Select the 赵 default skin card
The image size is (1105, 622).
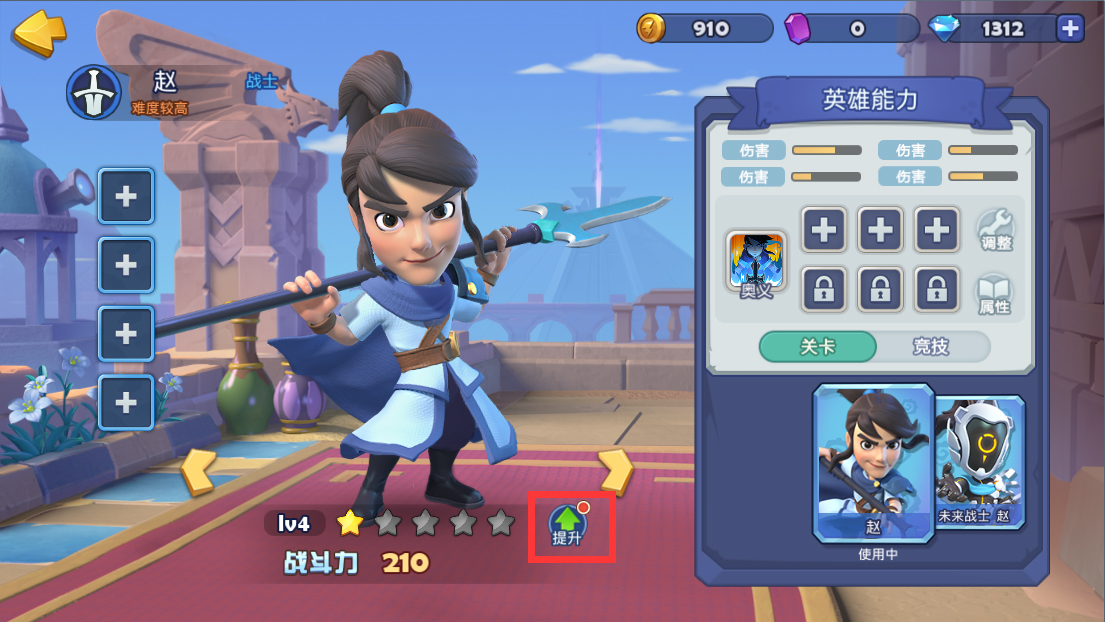click(873, 462)
